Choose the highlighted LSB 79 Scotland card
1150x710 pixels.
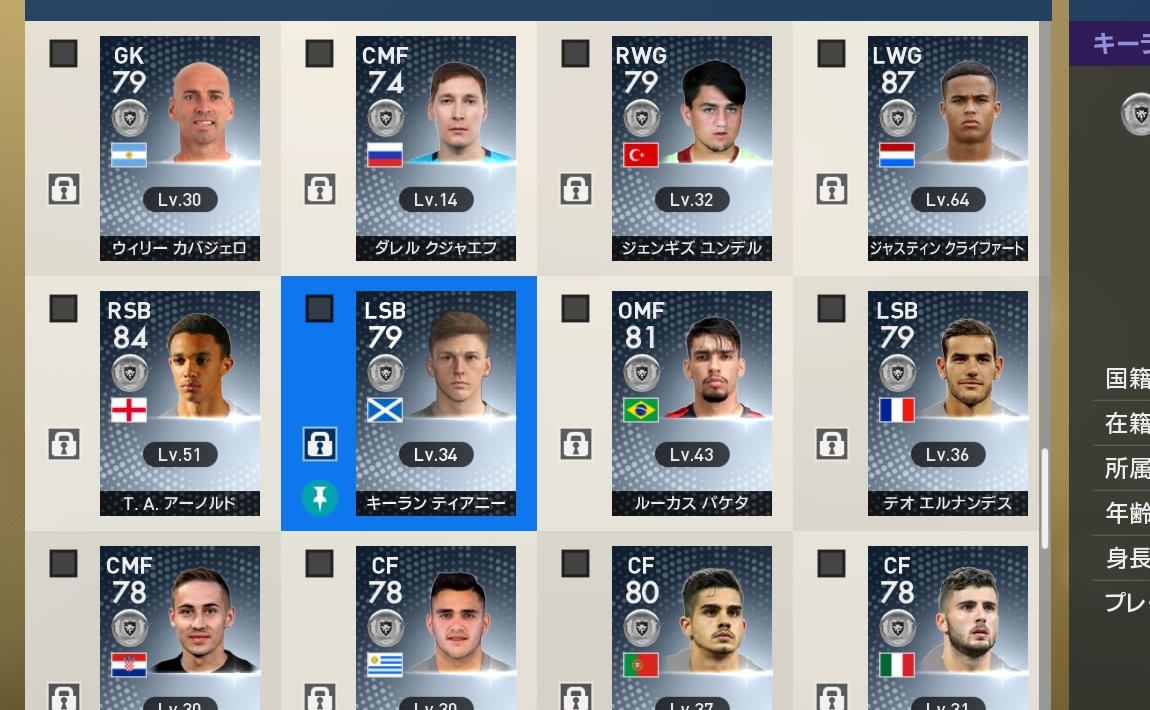click(x=436, y=403)
